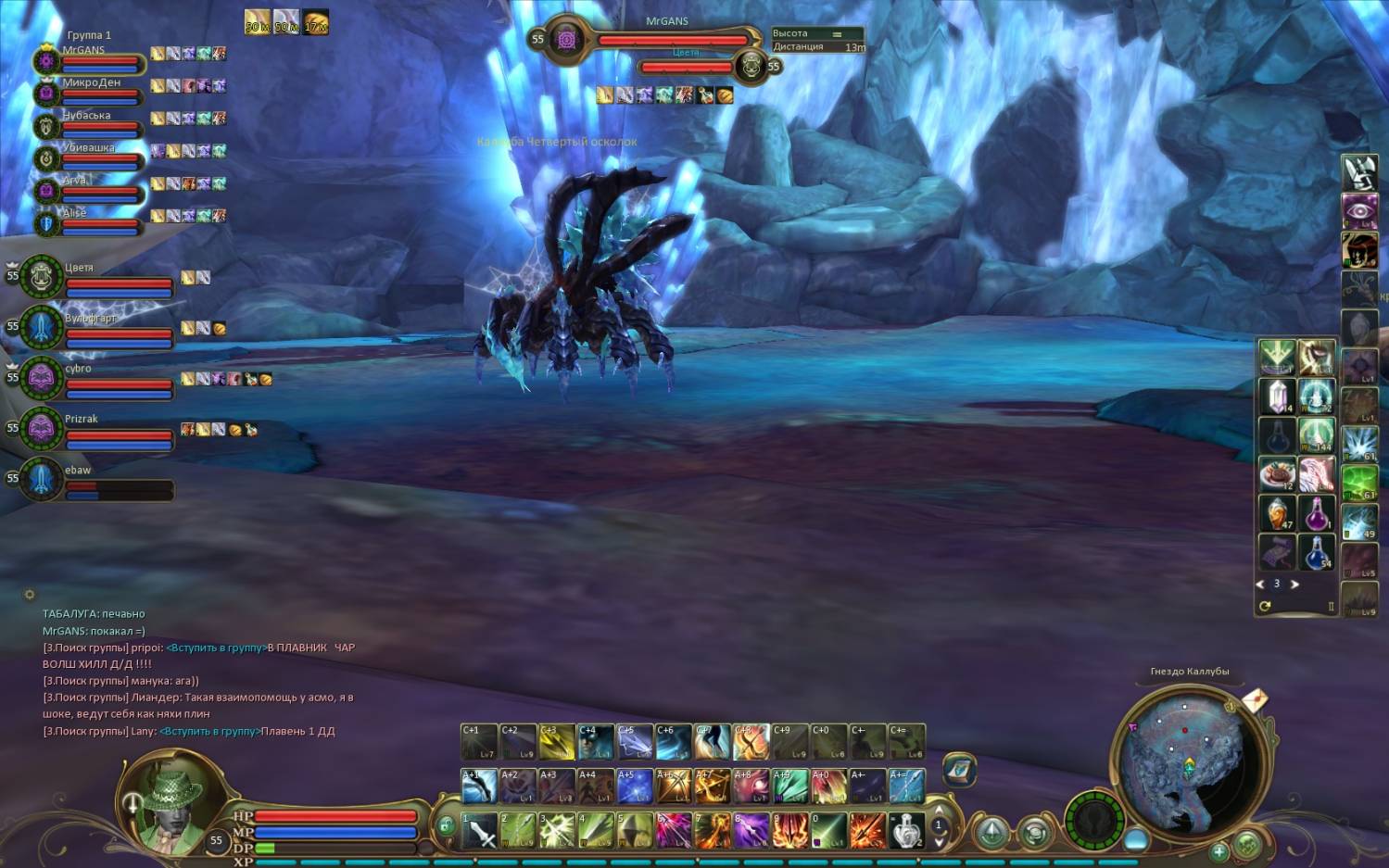Click the green plus button under minimap

[x=1219, y=850]
